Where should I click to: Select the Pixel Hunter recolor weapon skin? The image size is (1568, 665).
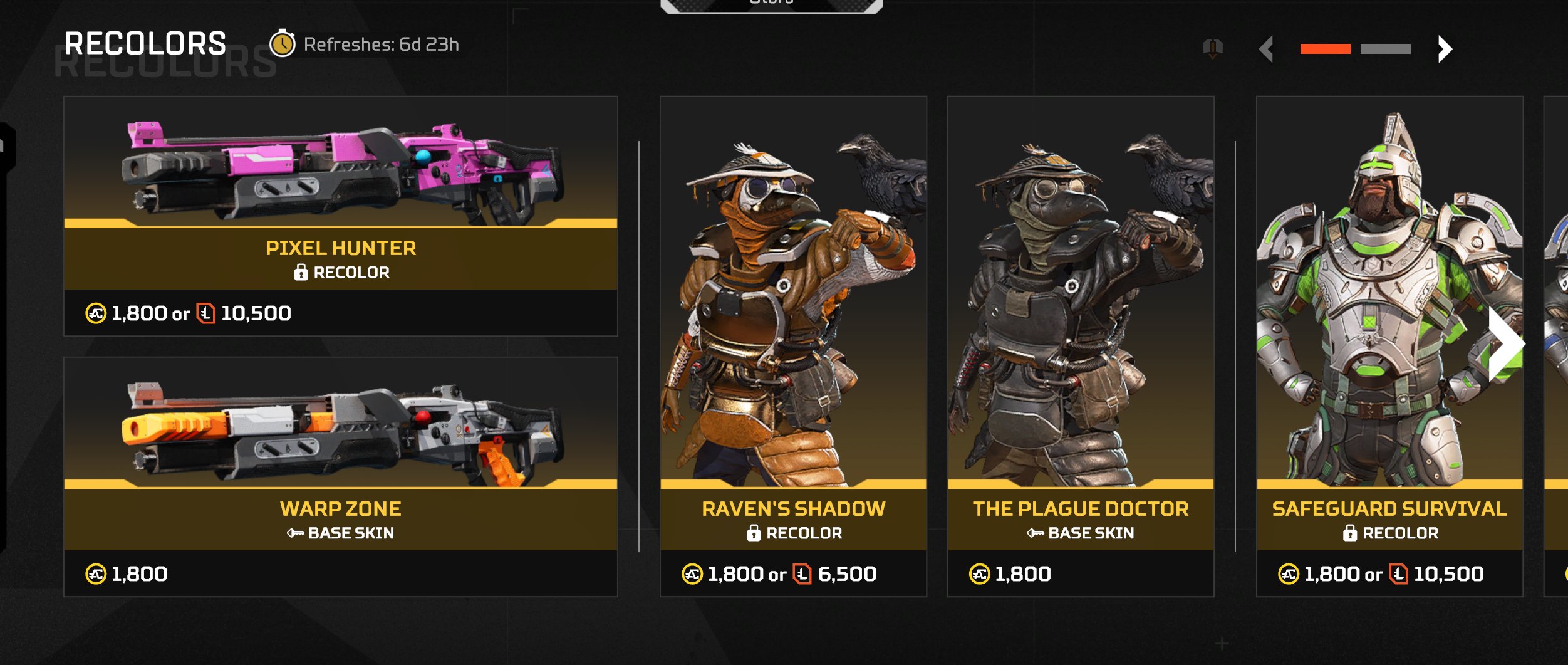coord(340,216)
